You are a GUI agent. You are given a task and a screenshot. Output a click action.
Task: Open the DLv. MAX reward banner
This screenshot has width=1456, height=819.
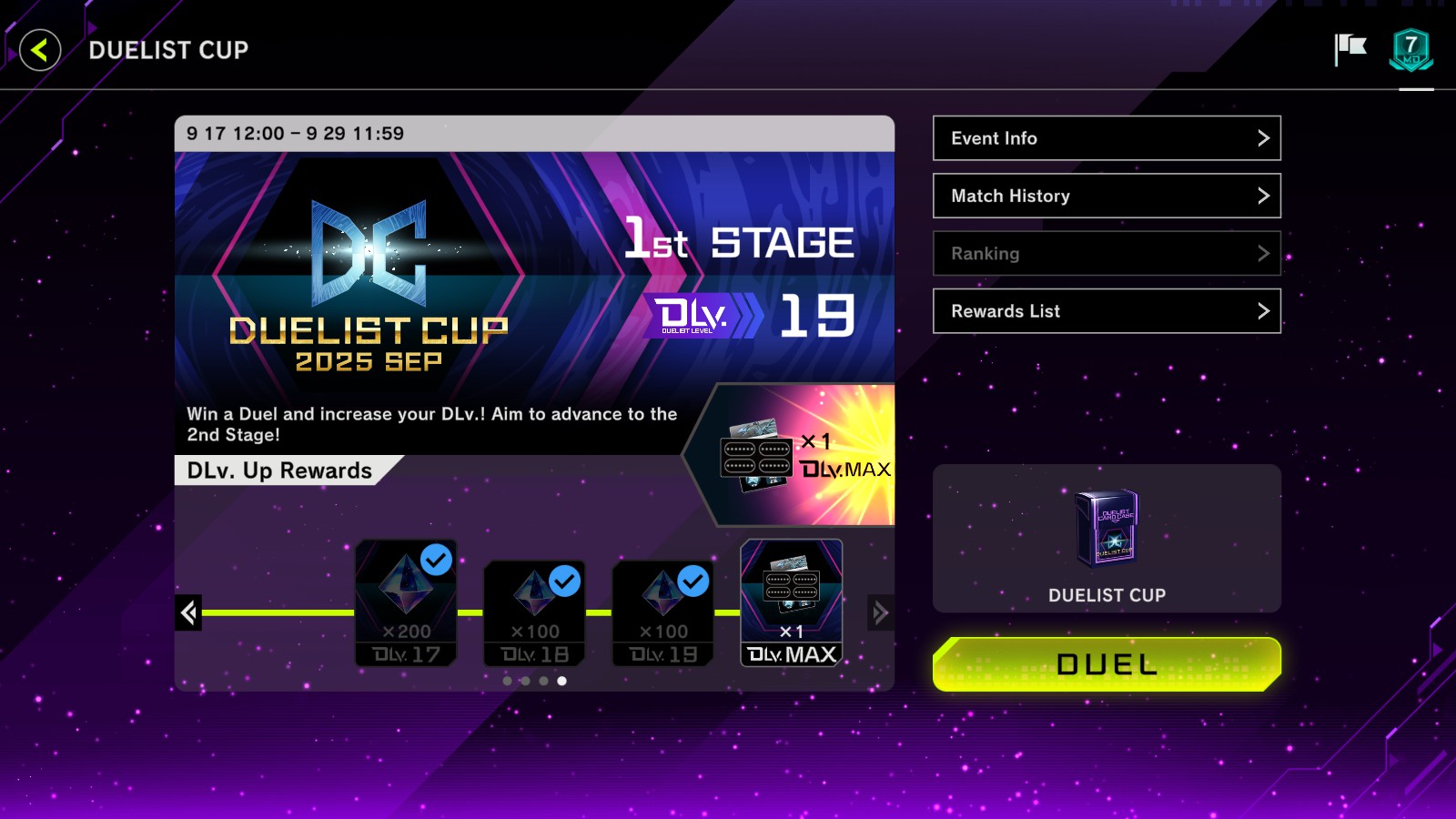click(801, 455)
